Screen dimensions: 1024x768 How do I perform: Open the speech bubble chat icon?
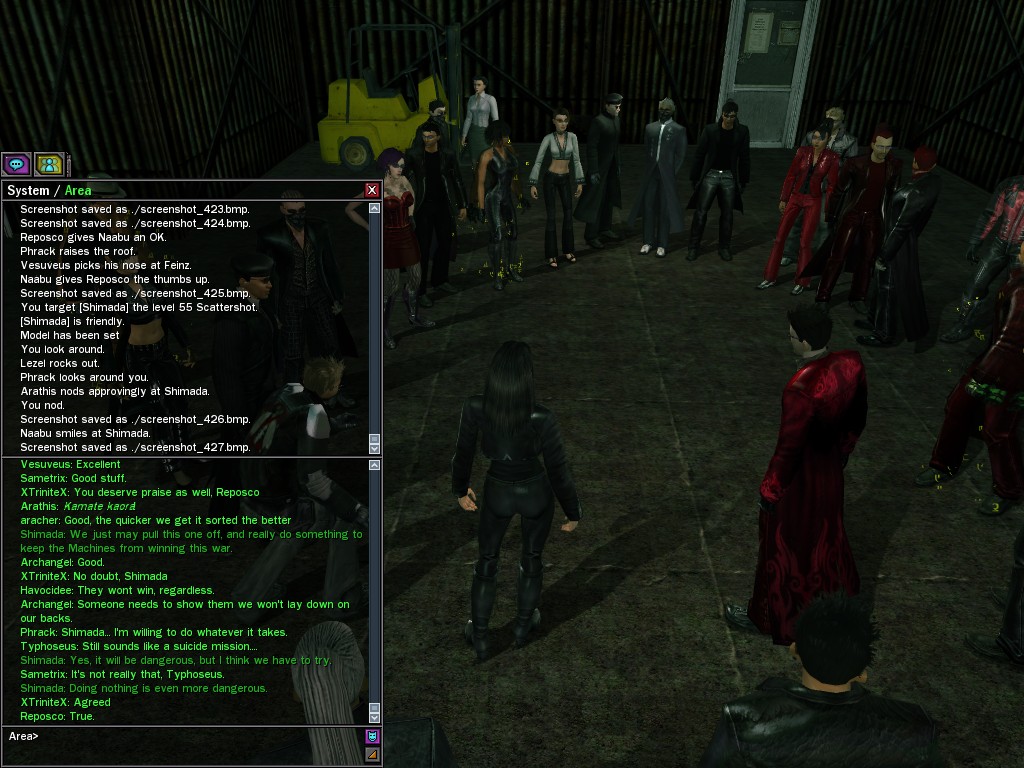[x=16, y=164]
